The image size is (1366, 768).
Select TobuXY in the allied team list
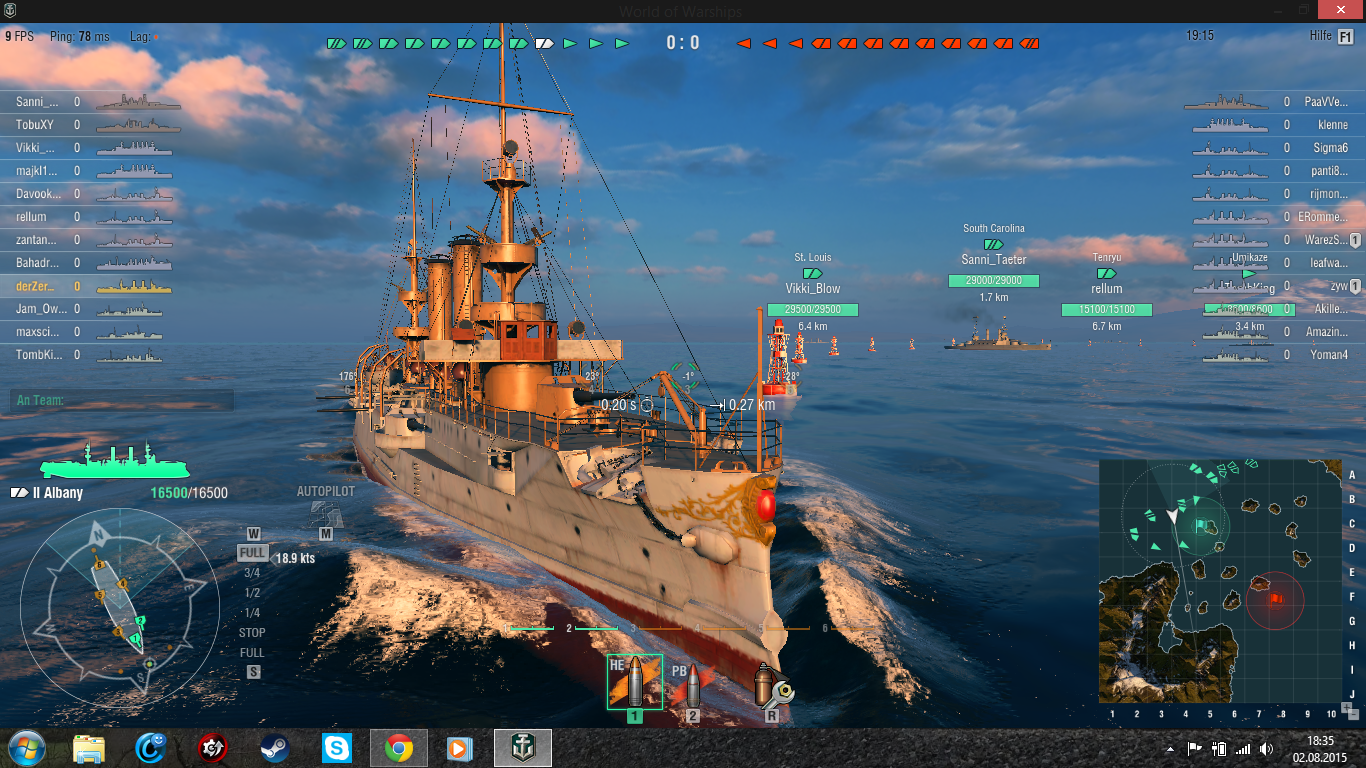coord(35,125)
